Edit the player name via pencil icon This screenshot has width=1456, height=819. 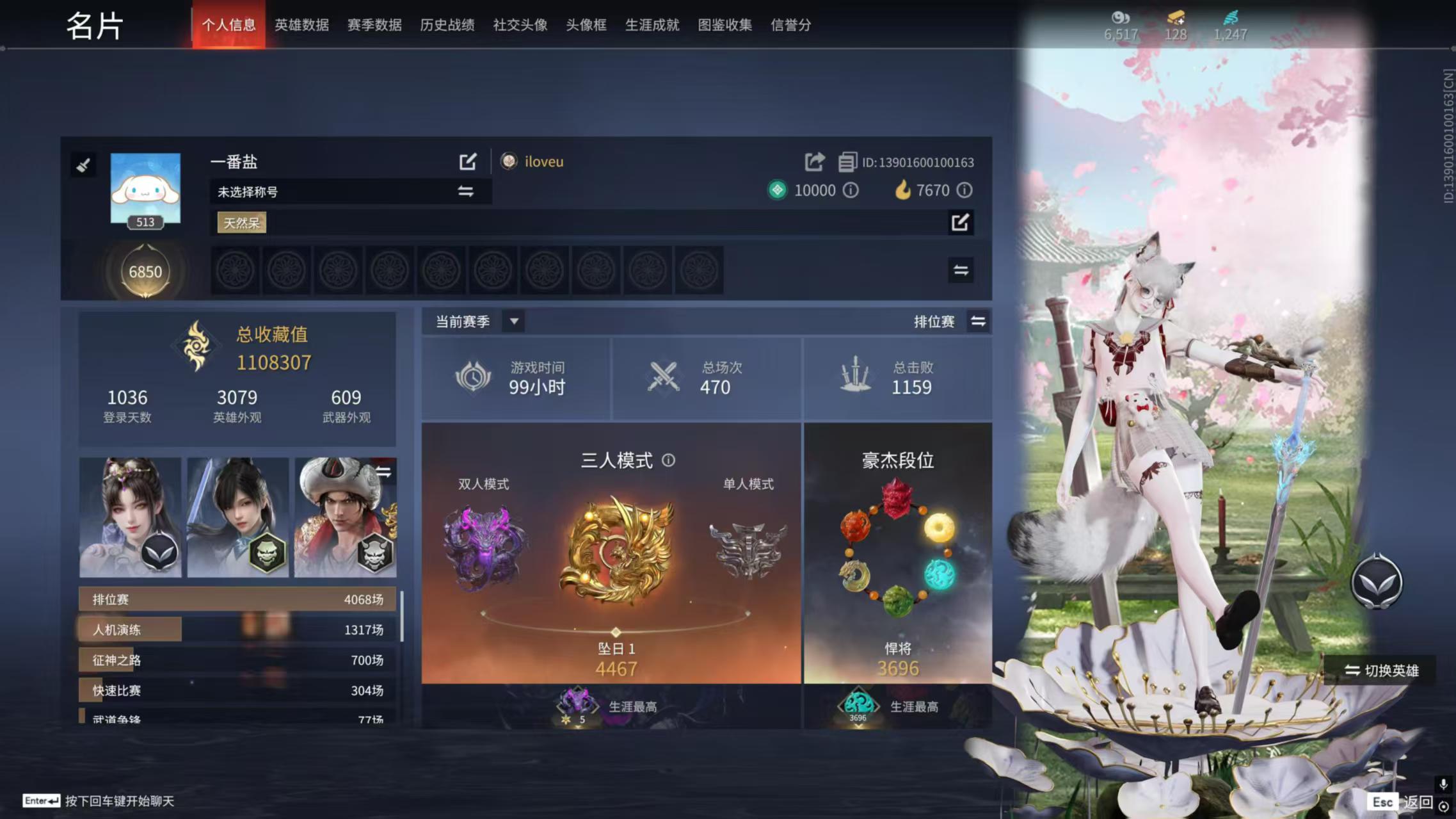[x=468, y=161]
